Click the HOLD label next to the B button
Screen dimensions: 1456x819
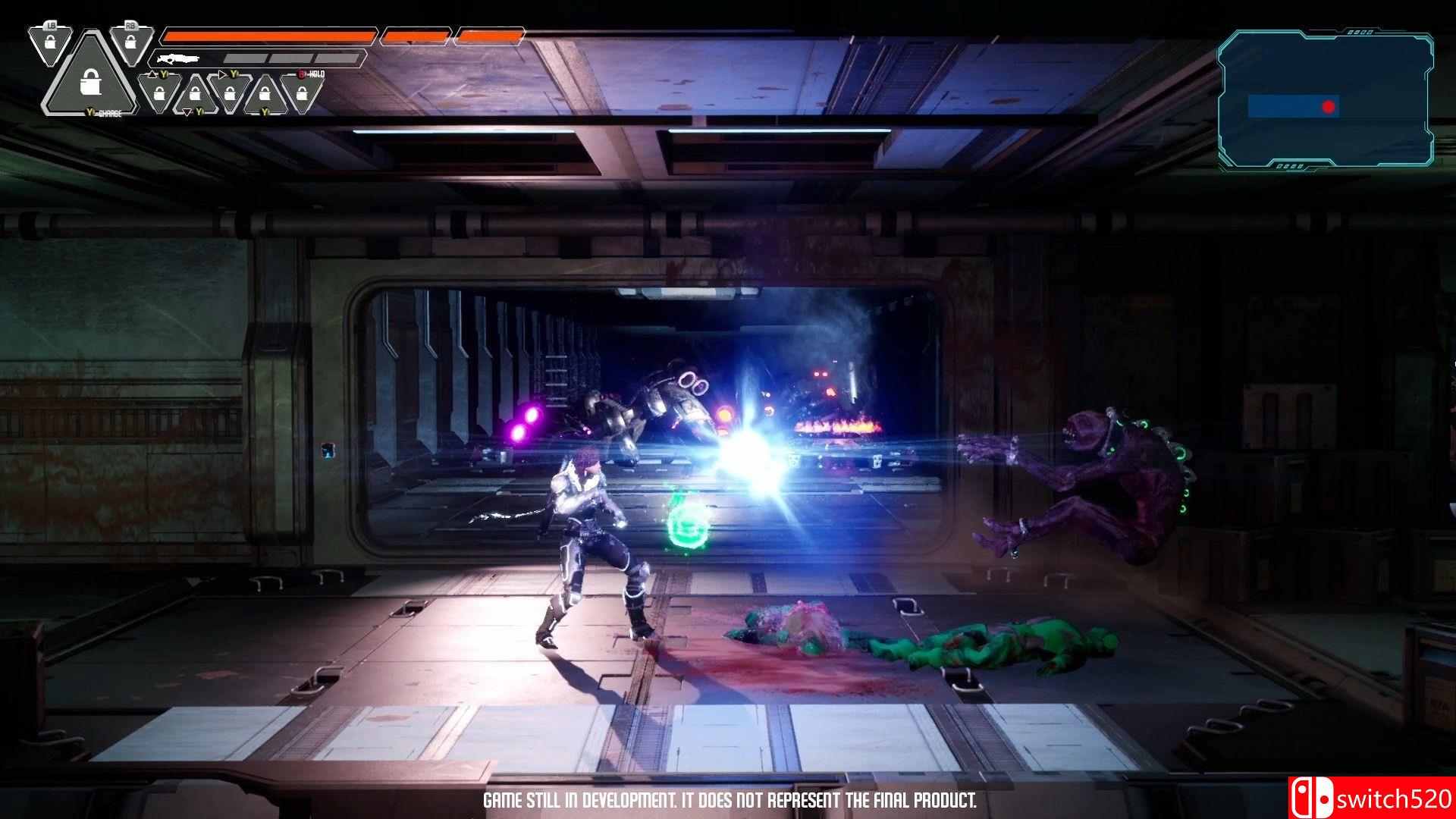tap(316, 74)
